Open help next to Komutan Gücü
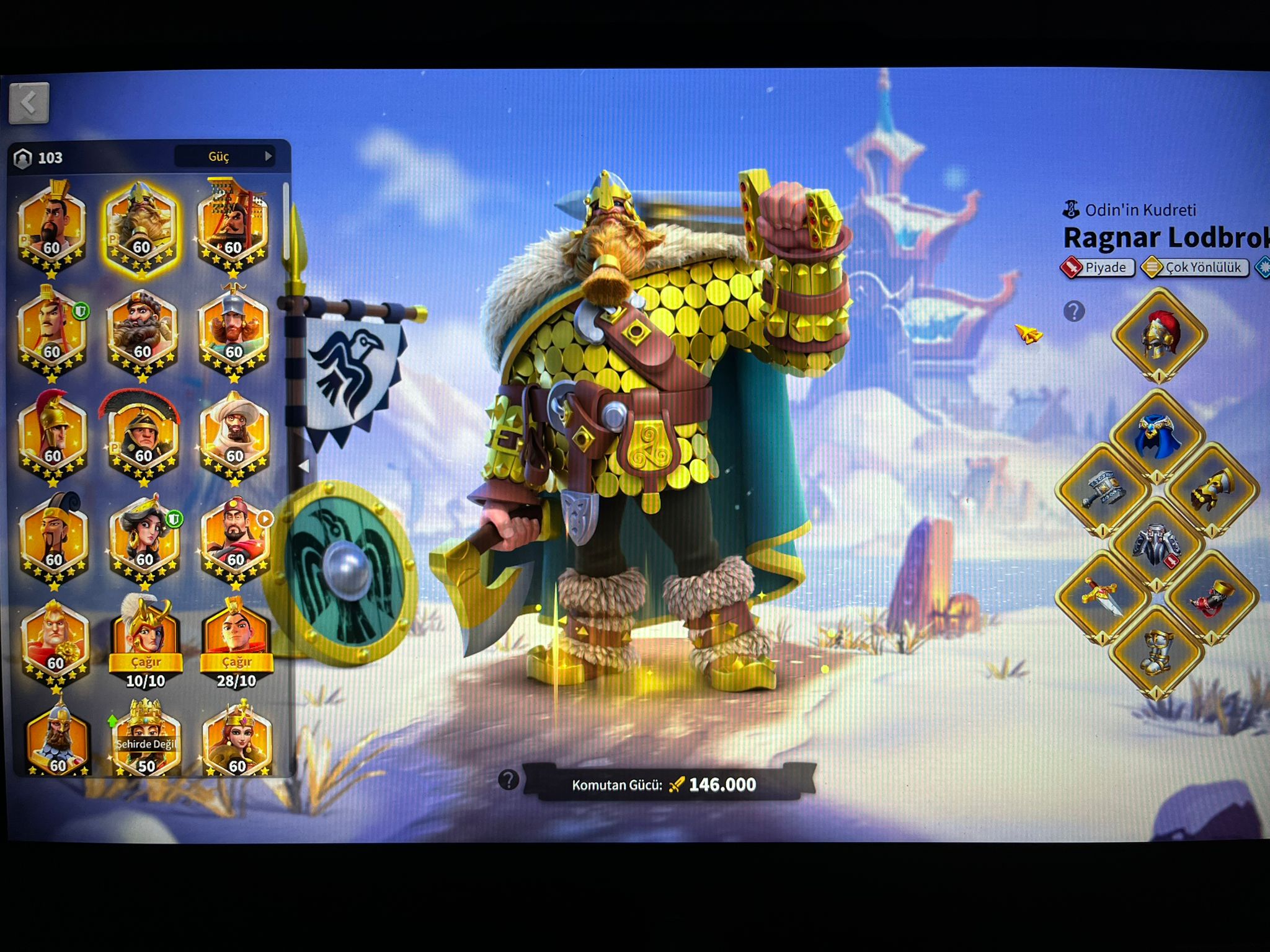Viewport: 1270px width, 952px height. pyautogui.click(x=508, y=780)
